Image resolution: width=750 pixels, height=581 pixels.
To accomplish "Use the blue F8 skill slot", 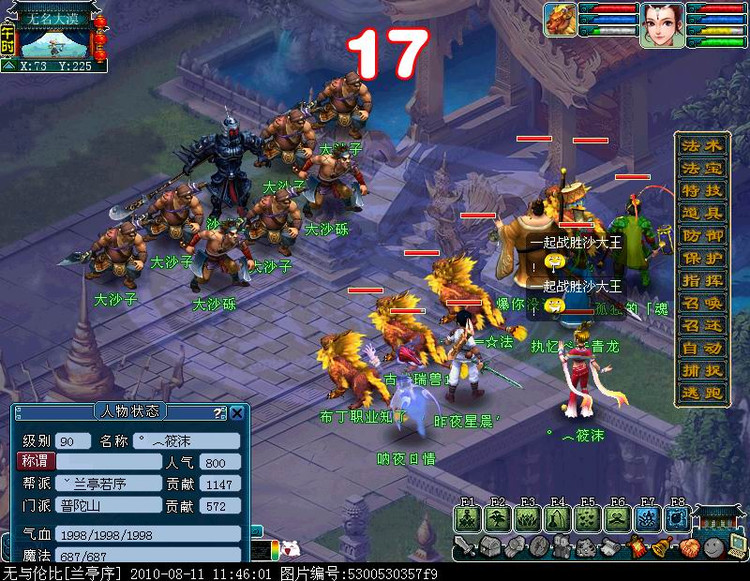I will pyautogui.click(x=678, y=519).
